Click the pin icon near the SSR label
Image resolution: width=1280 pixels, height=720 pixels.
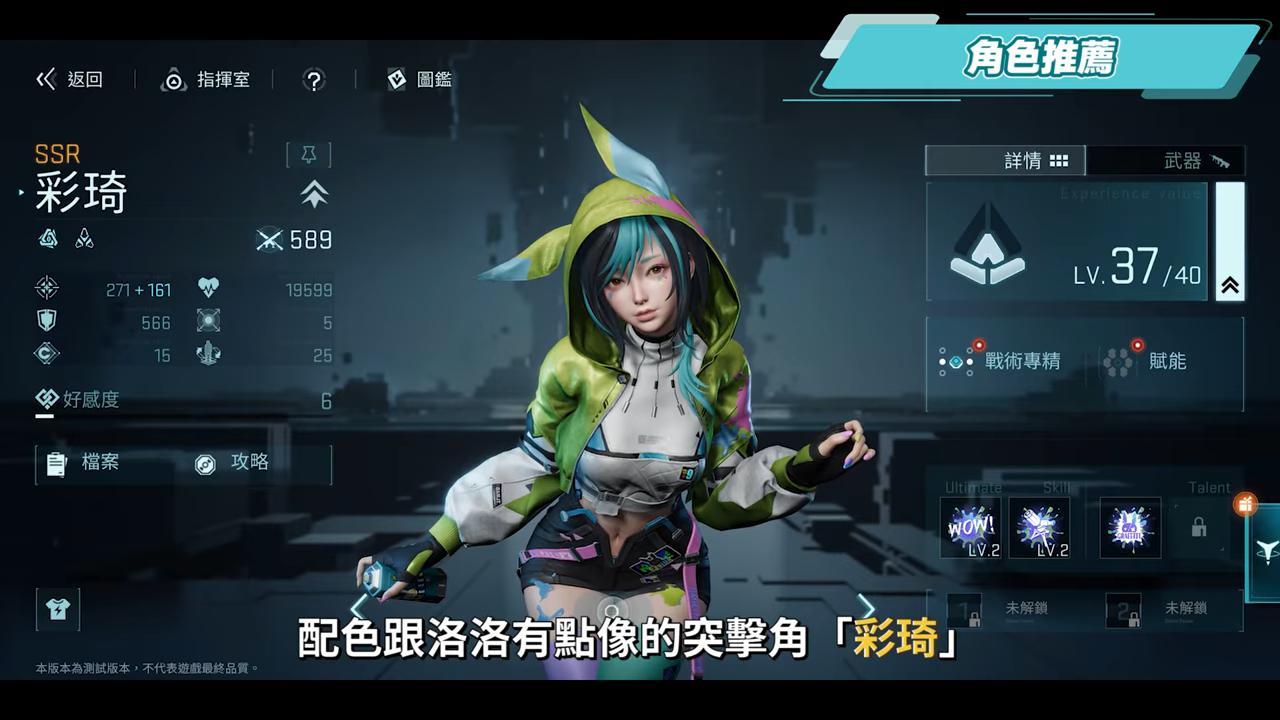(x=311, y=152)
